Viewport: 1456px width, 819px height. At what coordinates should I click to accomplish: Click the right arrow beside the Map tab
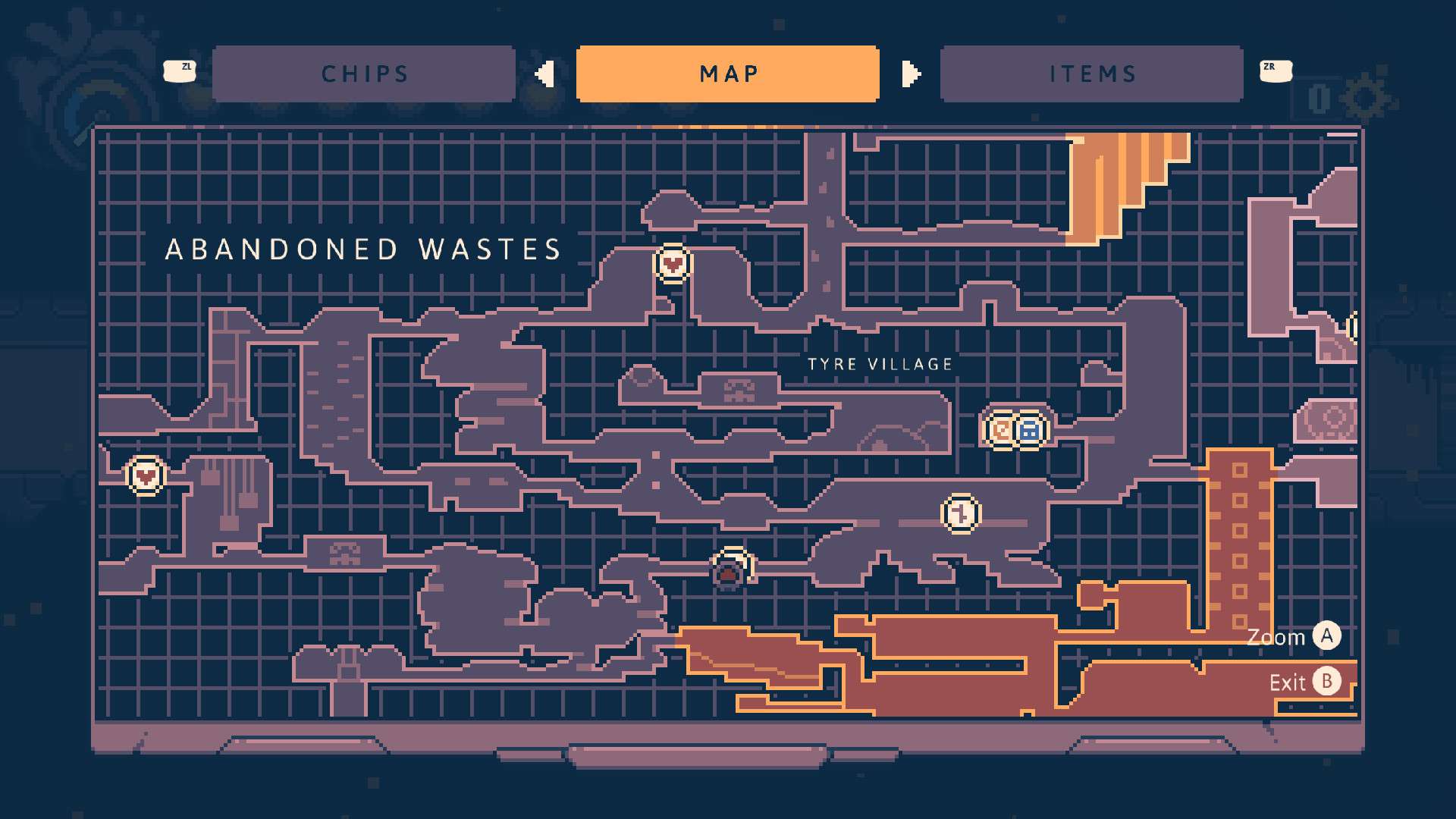911,74
